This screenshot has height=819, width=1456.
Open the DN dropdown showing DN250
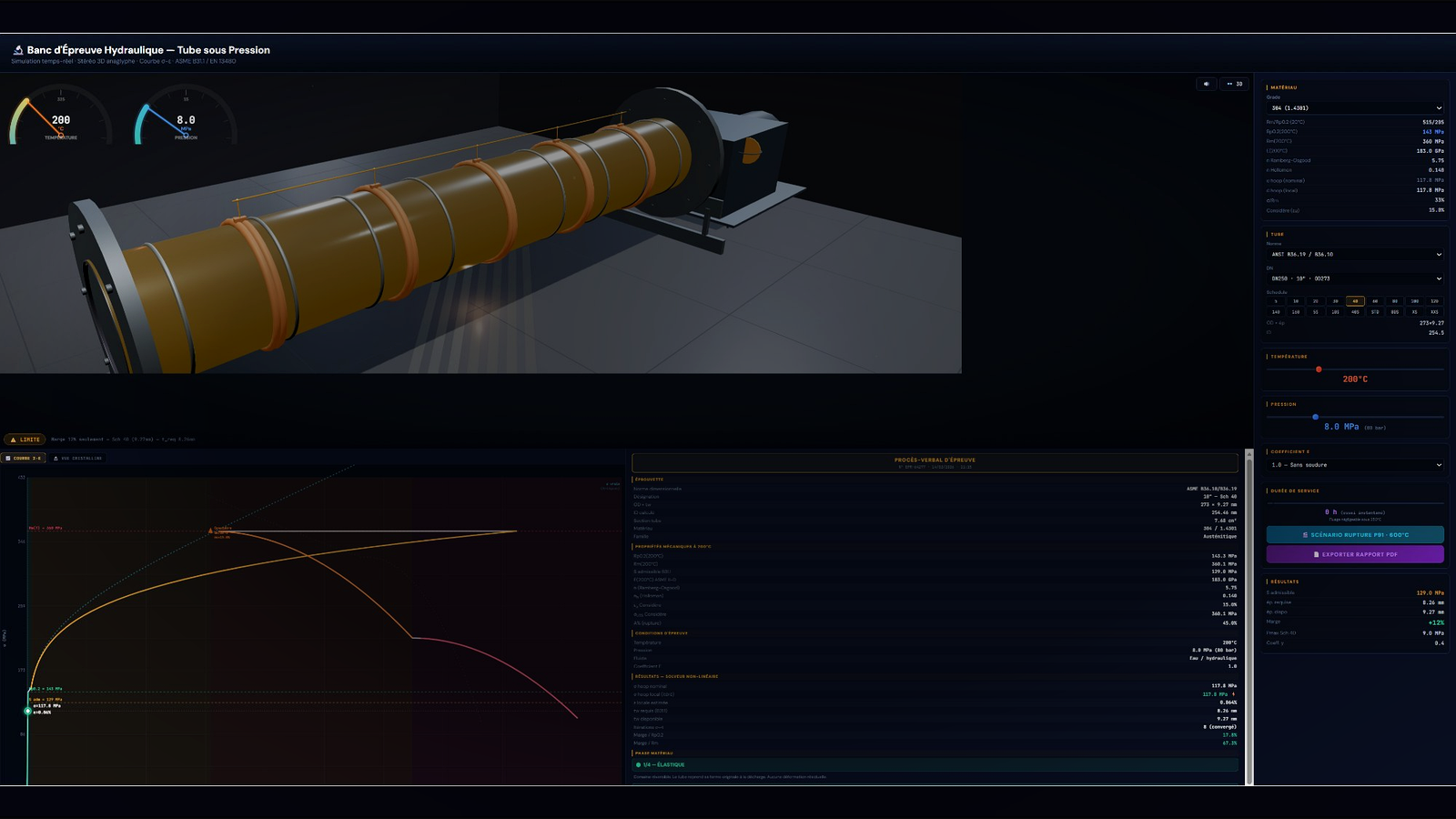tap(1355, 278)
